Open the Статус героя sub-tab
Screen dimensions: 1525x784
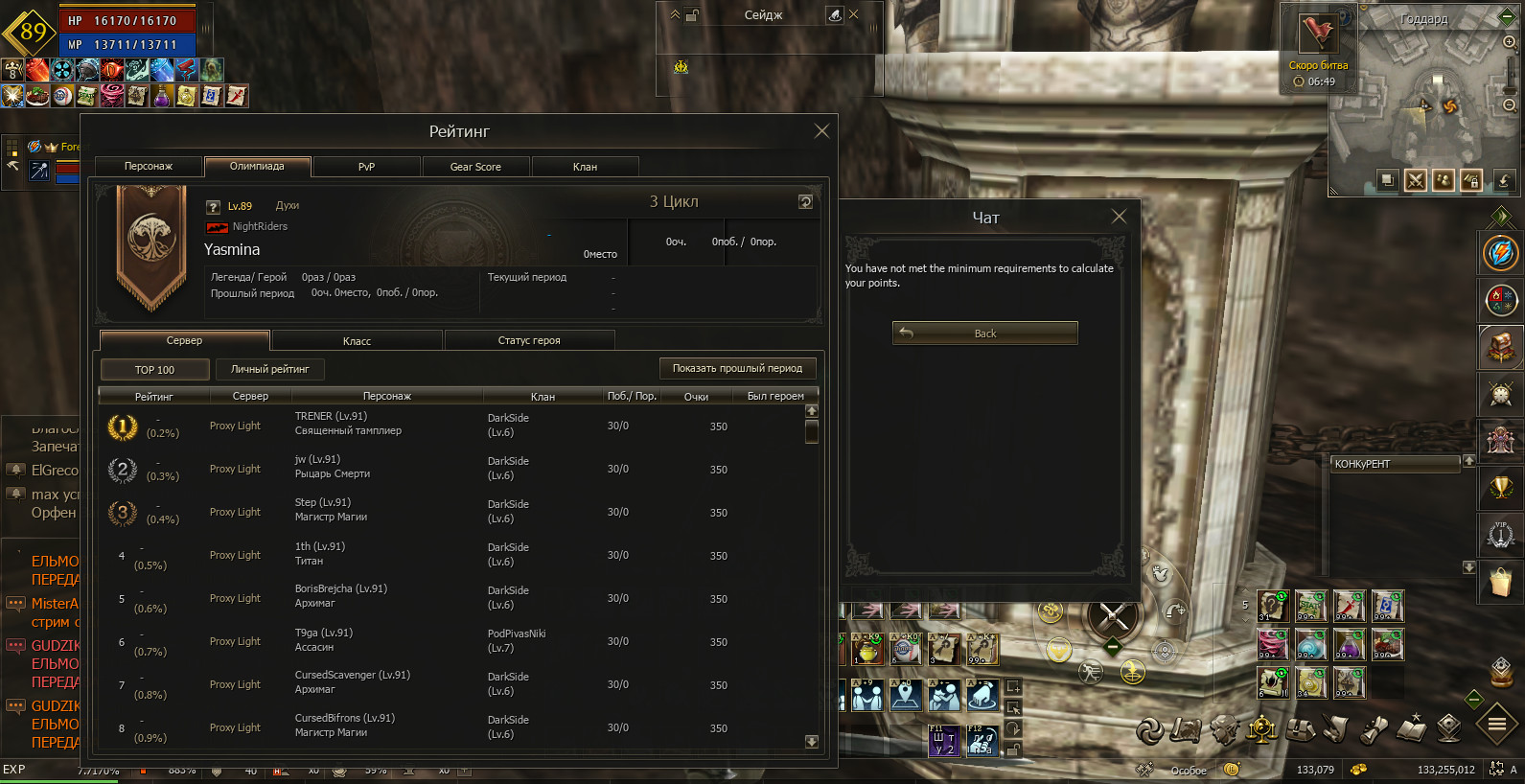(529, 340)
